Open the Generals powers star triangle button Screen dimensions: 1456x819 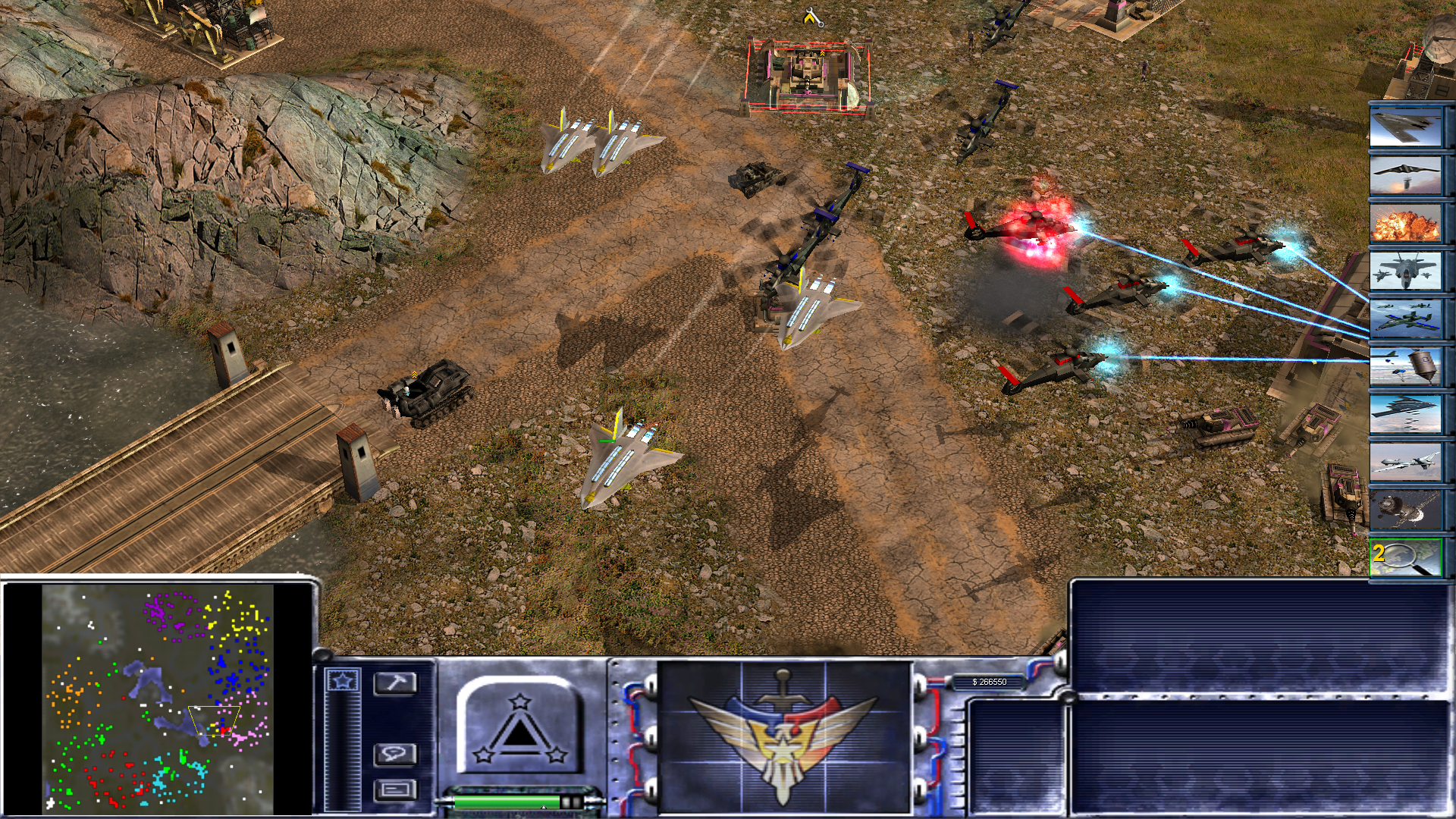click(519, 726)
